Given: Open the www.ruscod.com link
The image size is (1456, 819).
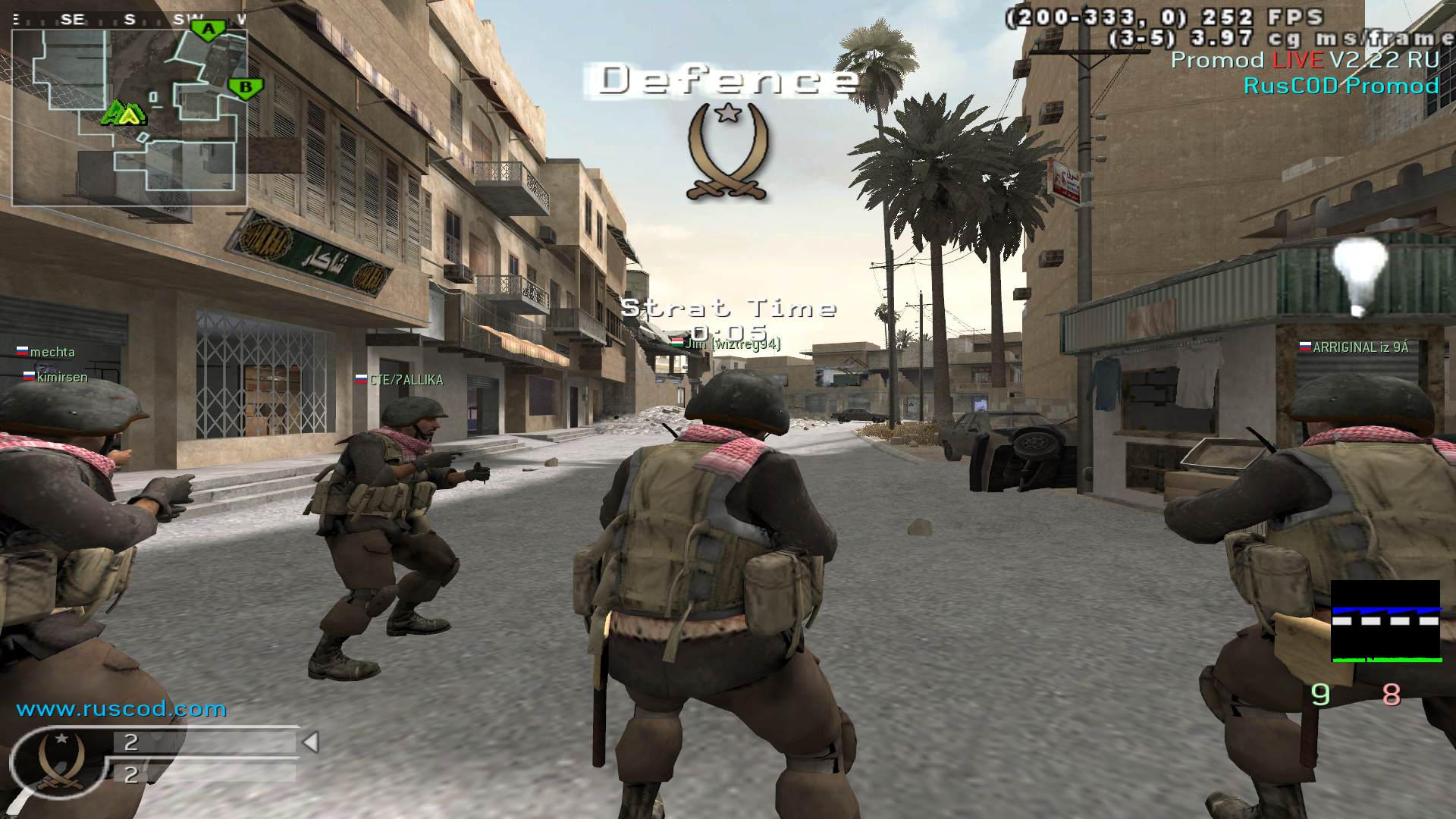Looking at the screenshot, I should coord(121,709).
